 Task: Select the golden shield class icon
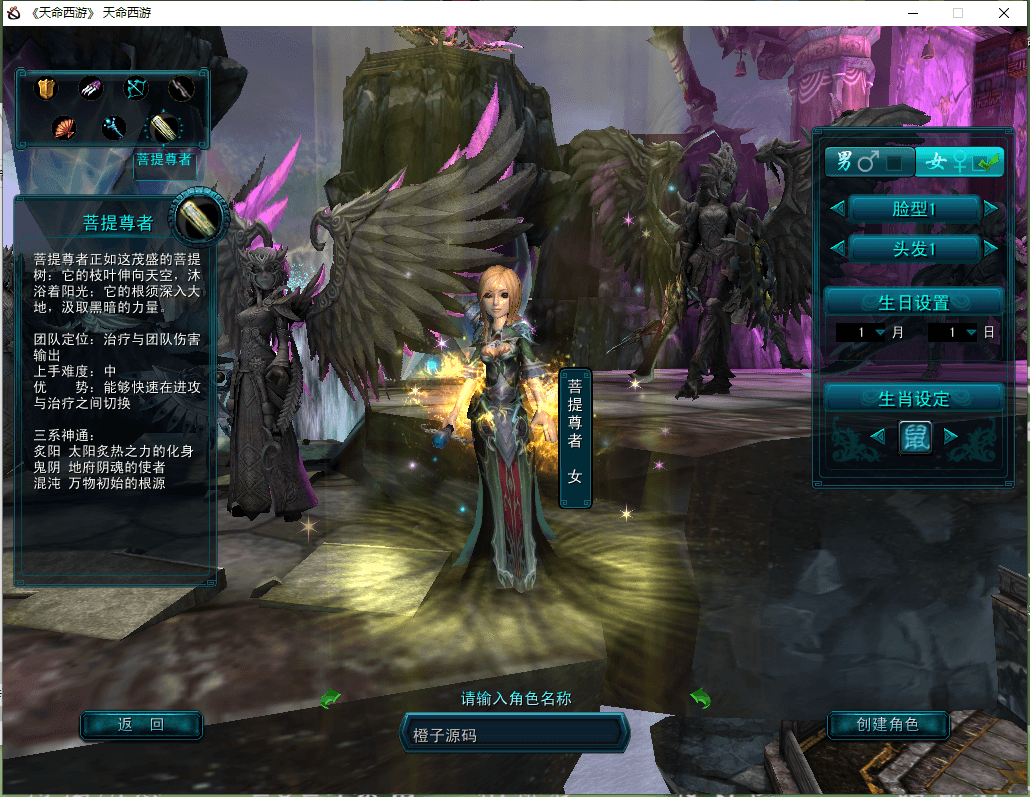pos(46,90)
